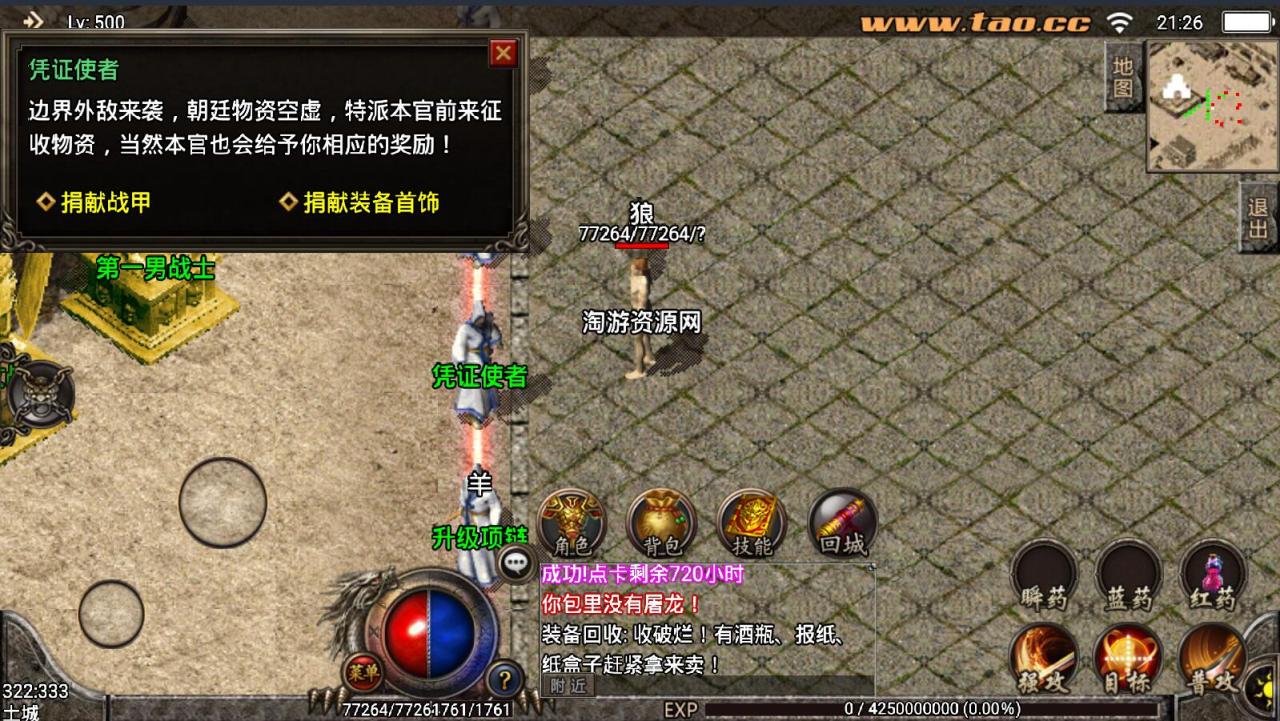The height and width of the screenshot is (721, 1280).
Task: Use the 回城 return-to-town scroll
Action: (841, 522)
